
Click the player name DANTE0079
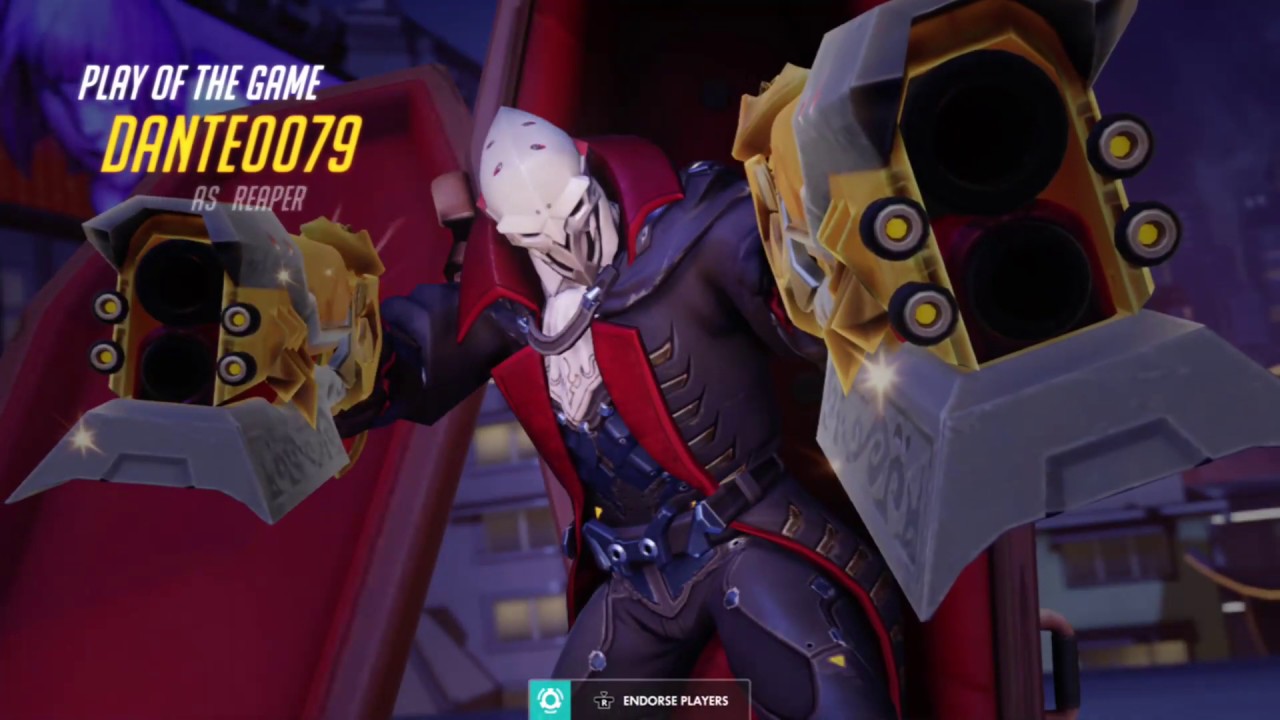pos(230,145)
